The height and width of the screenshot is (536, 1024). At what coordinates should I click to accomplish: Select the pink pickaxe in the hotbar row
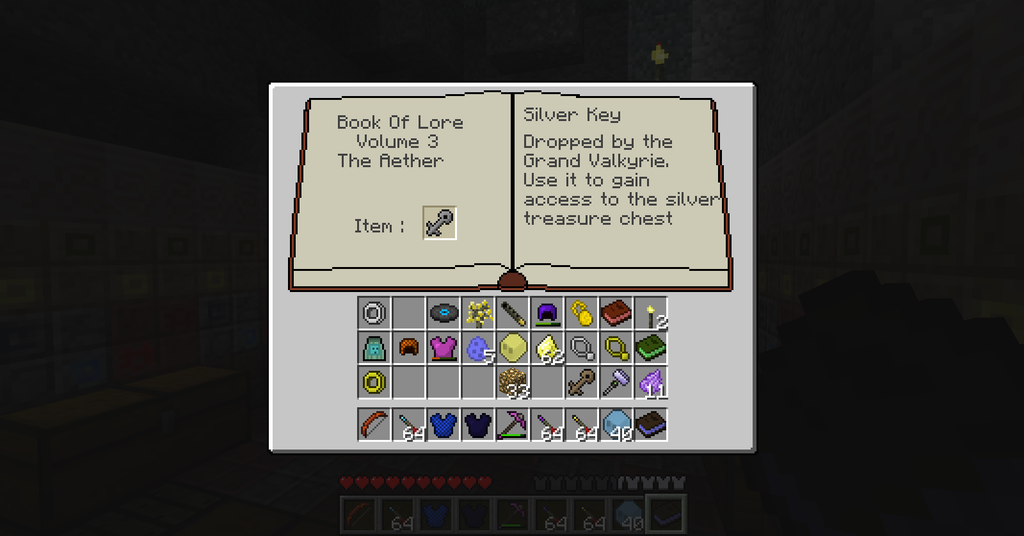tap(513, 424)
